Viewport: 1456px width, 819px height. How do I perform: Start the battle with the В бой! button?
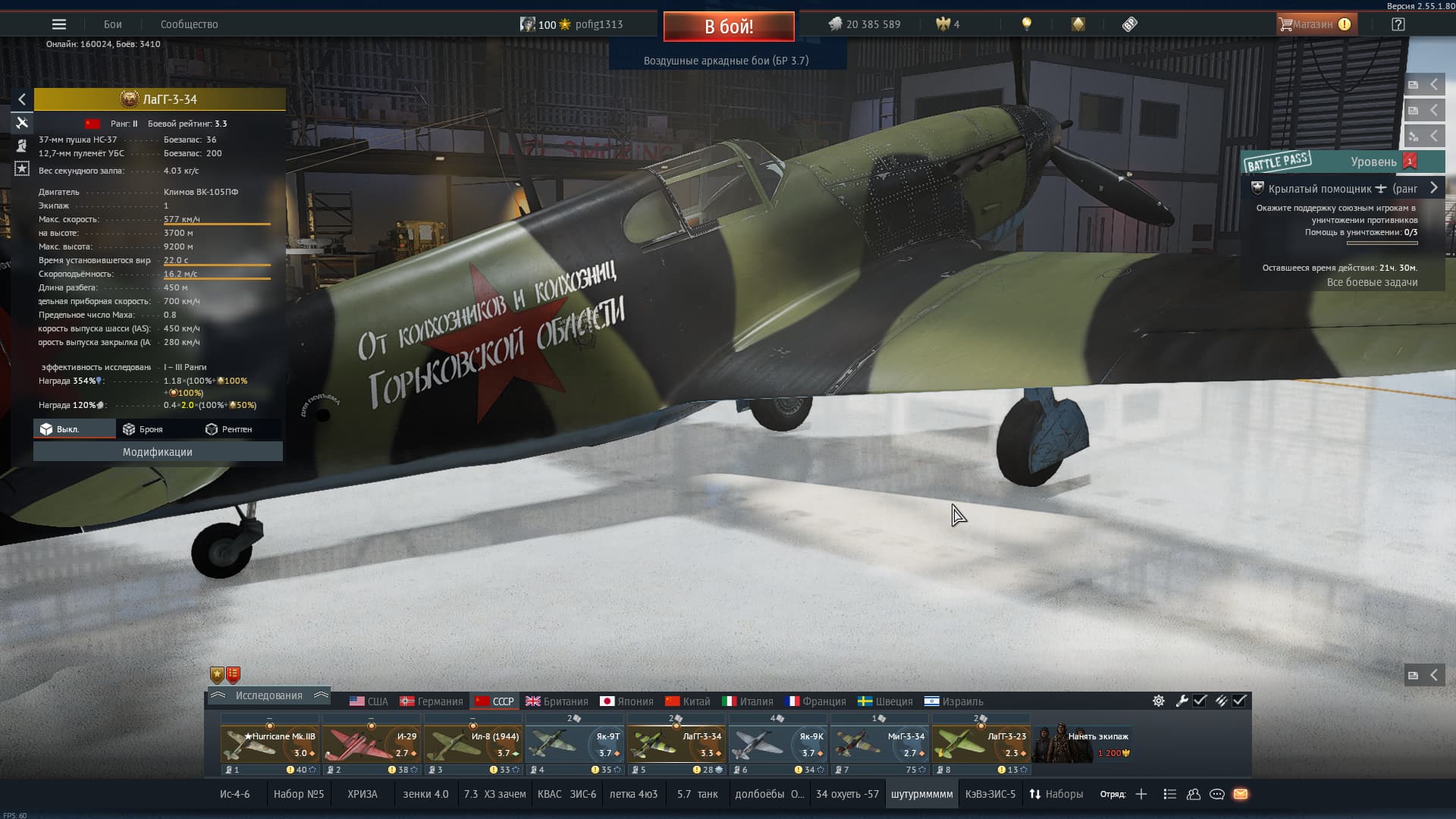(729, 27)
